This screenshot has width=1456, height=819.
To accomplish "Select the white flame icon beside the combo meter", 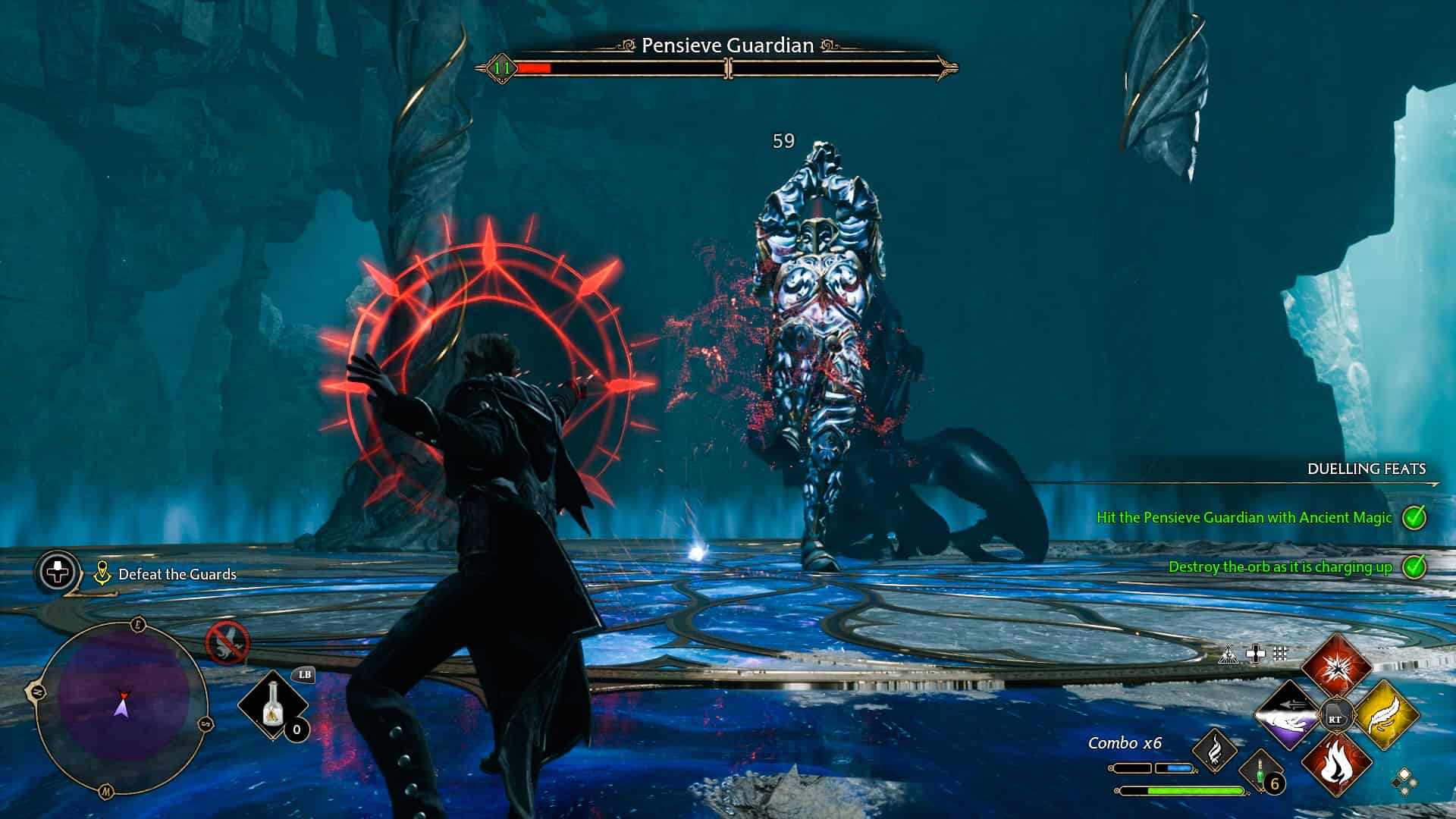I will tap(1214, 750).
